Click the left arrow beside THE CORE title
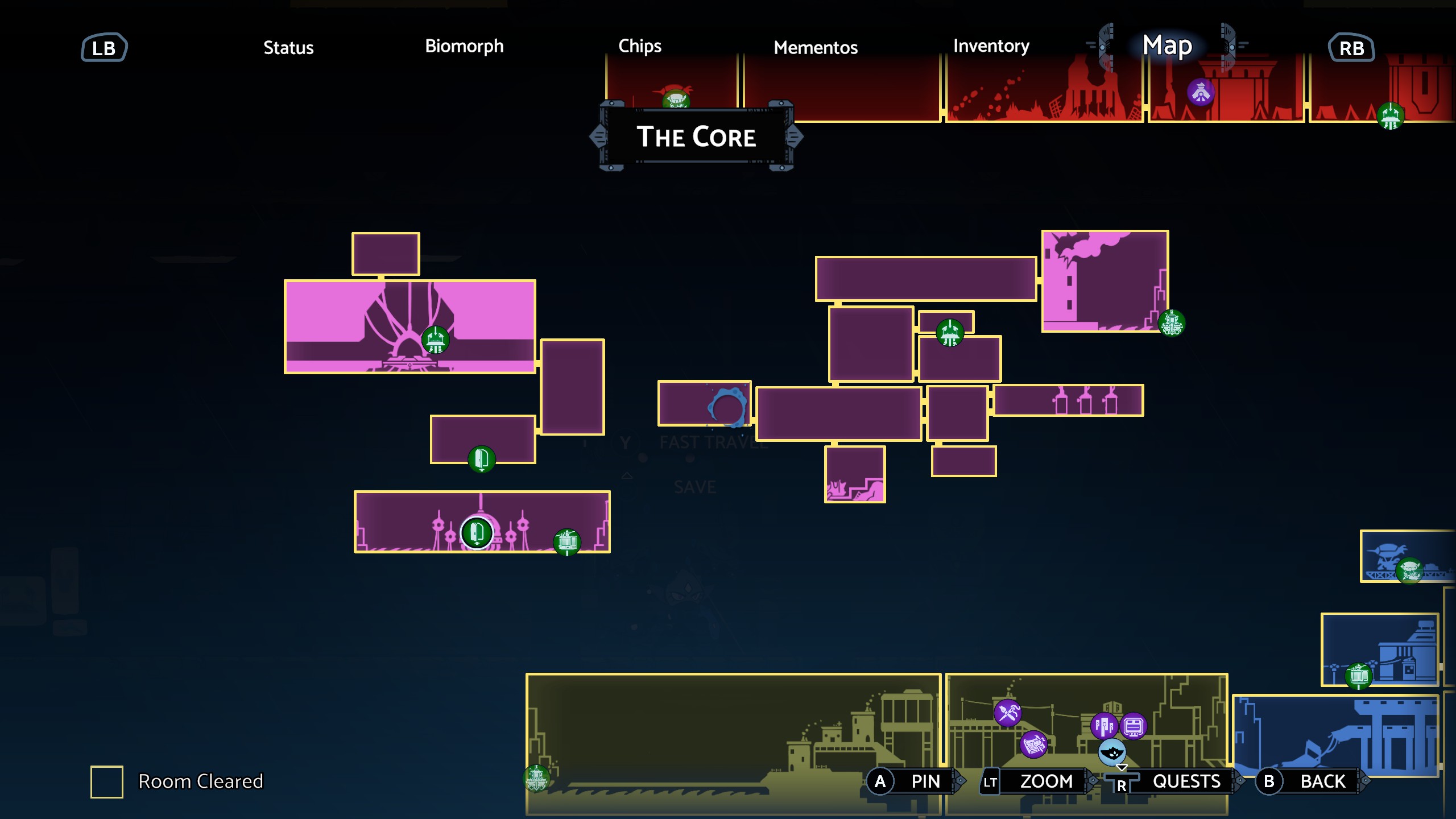1456x819 pixels. 597,136
